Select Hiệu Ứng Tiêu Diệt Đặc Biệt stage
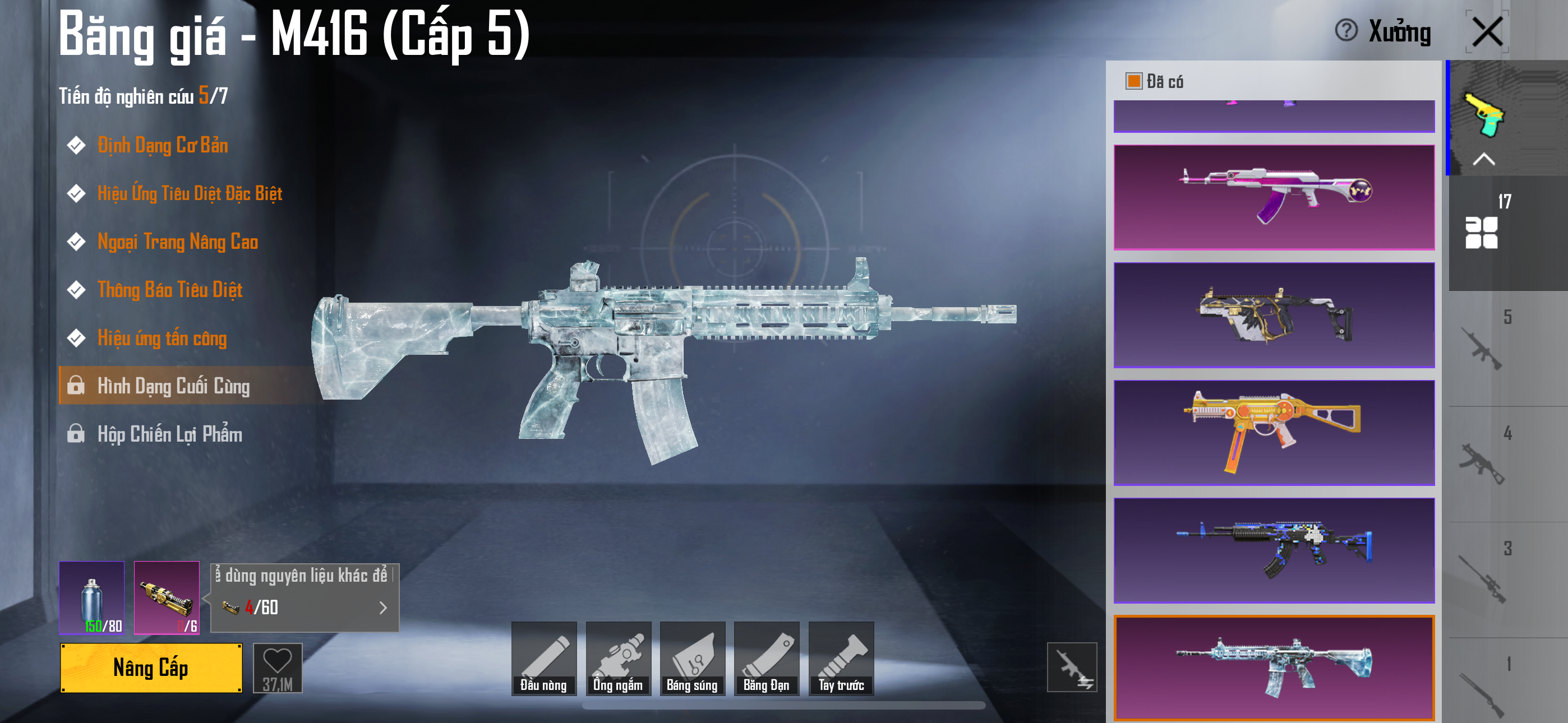Image resolution: width=1568 pixels, height=723 pixels. (190, 193)
